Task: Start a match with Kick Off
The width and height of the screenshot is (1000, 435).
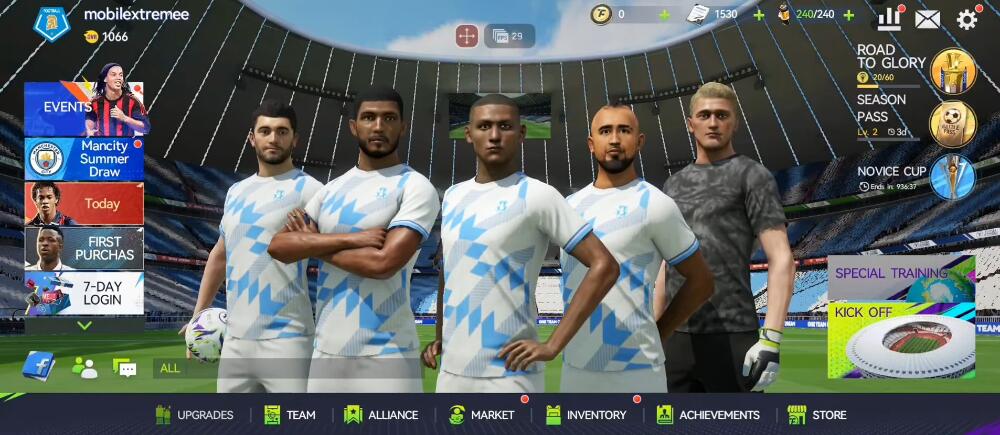Action: click(x=901, y=340)
